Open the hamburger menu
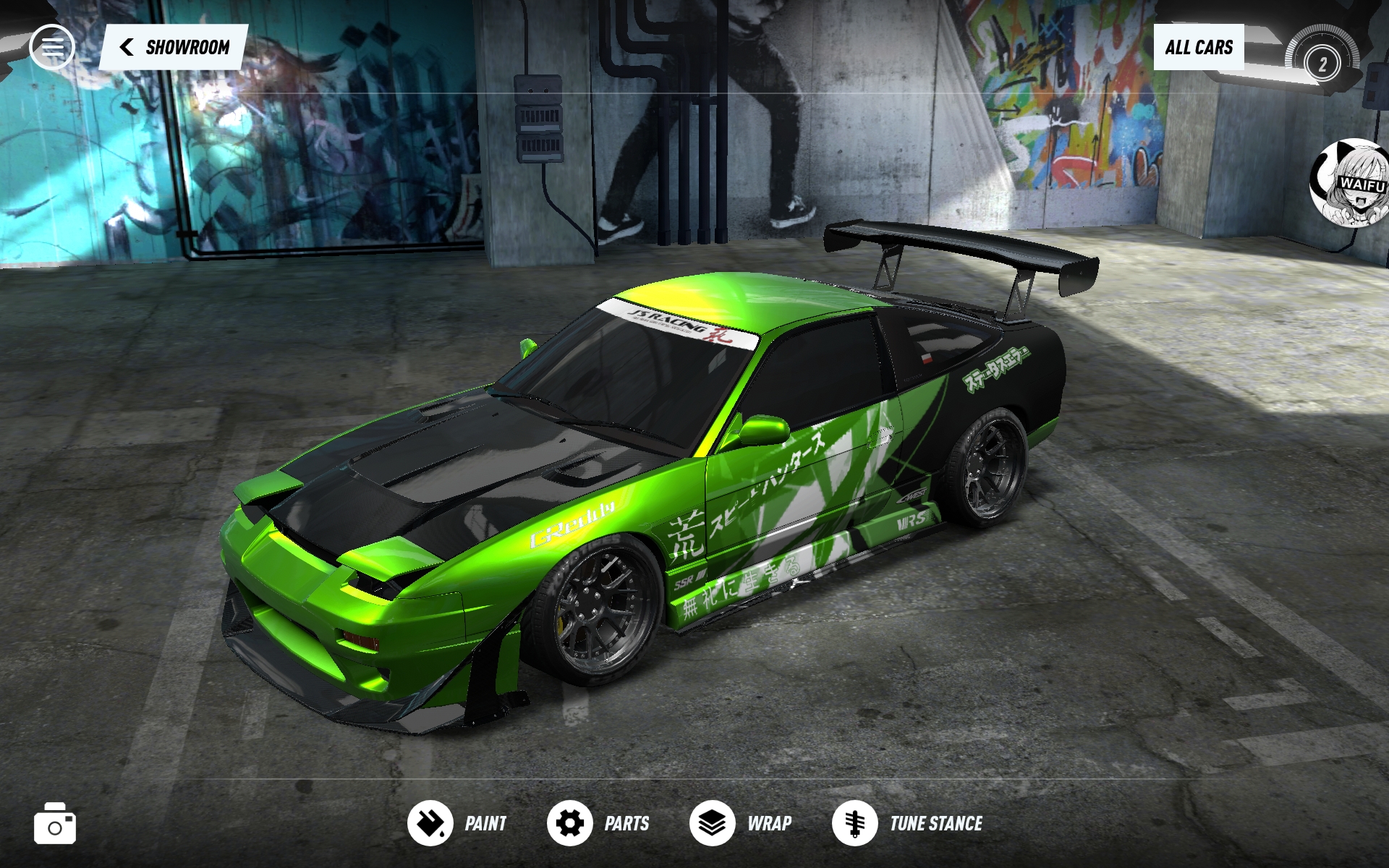This screenshot has height=868, width=1389. coord(51,47)
